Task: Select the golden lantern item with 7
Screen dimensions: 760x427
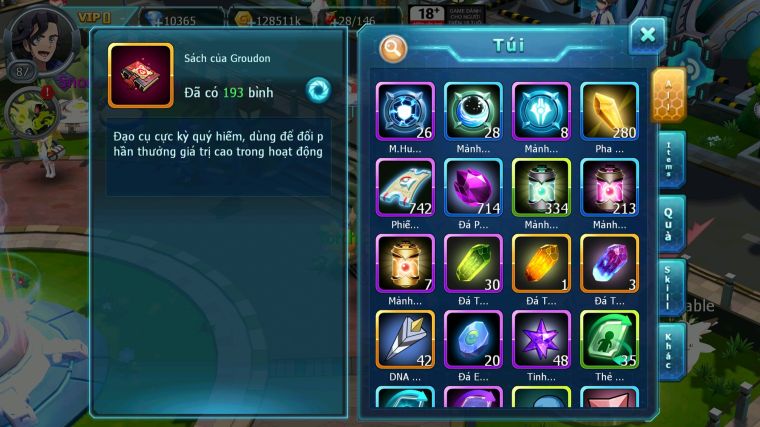Action: tap(405, 263)
